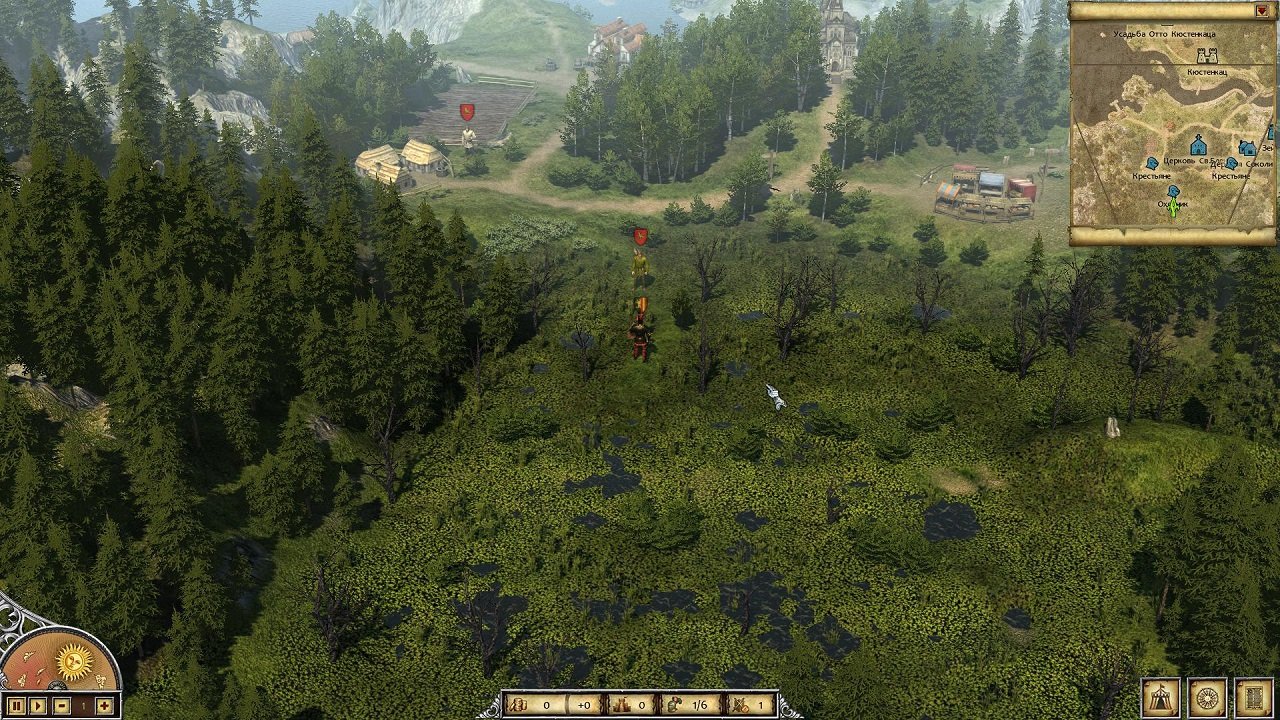This screenshot has width=1280, height=720.
Task: Select the Кюстенкац castle marker on the minimap
Action: pos(1208,56)
